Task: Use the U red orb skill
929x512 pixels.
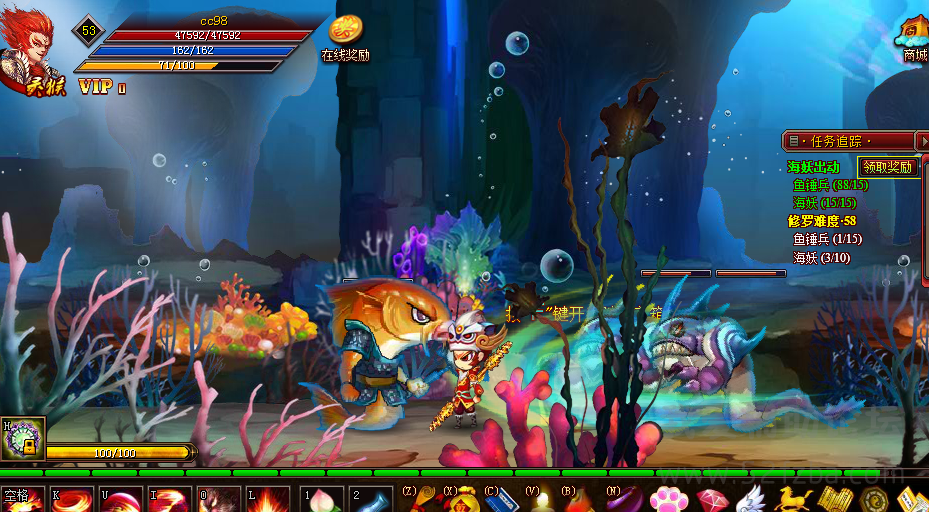Action: click(x=120, y=499)
